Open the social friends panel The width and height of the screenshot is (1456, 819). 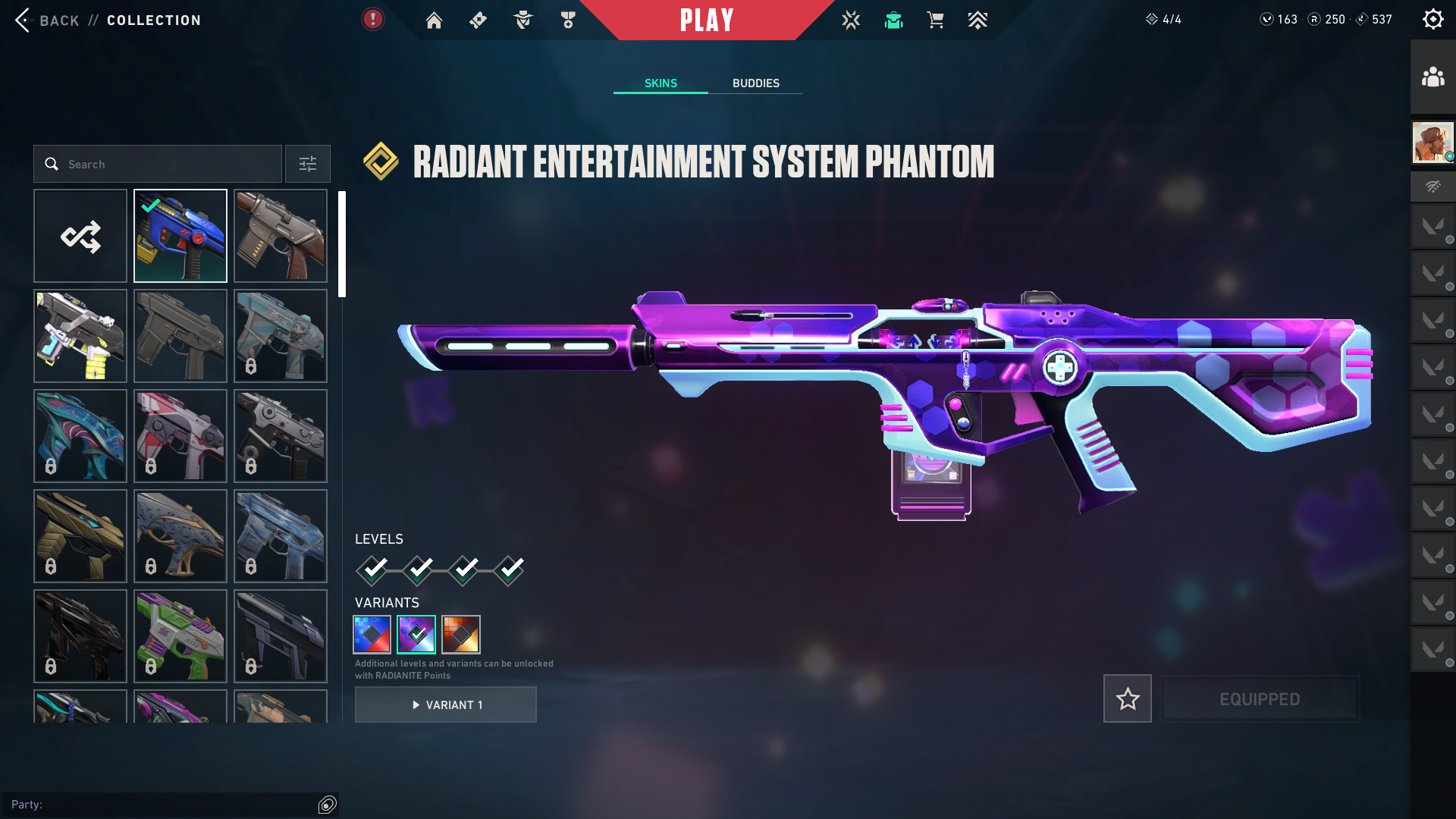tap(1432, 77)
